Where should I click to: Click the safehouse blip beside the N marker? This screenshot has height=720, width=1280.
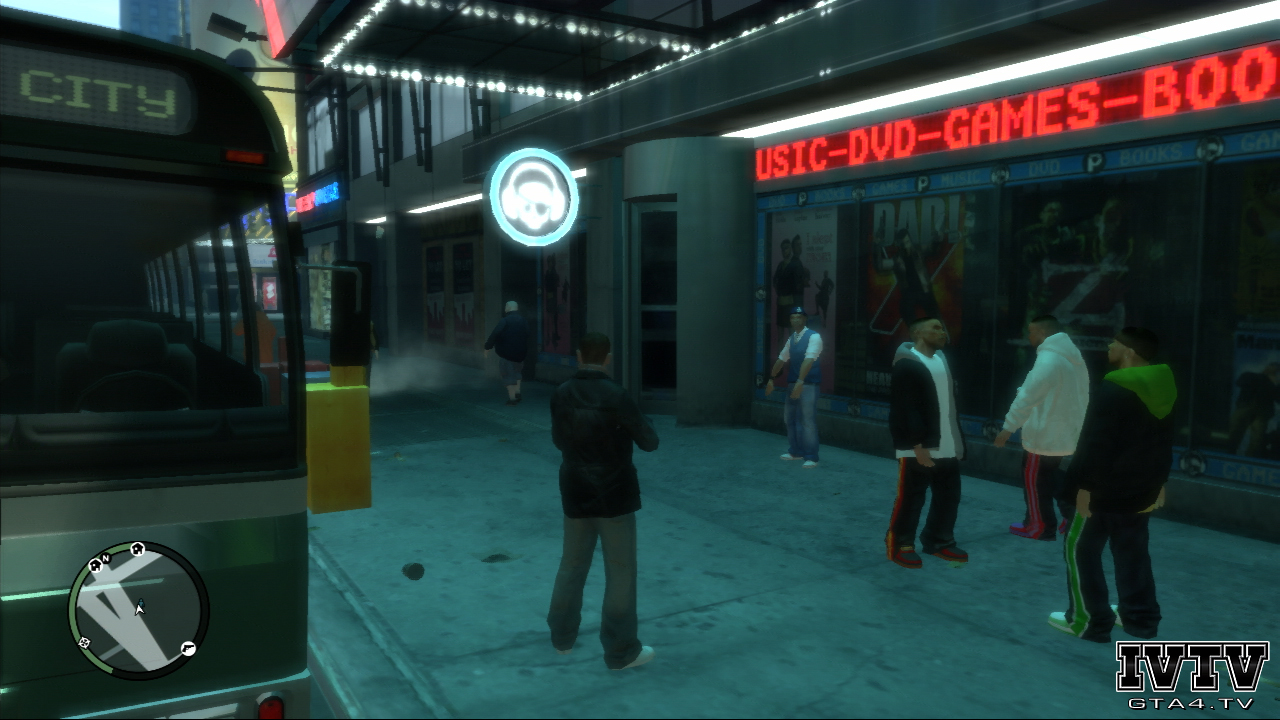point(96,566)
